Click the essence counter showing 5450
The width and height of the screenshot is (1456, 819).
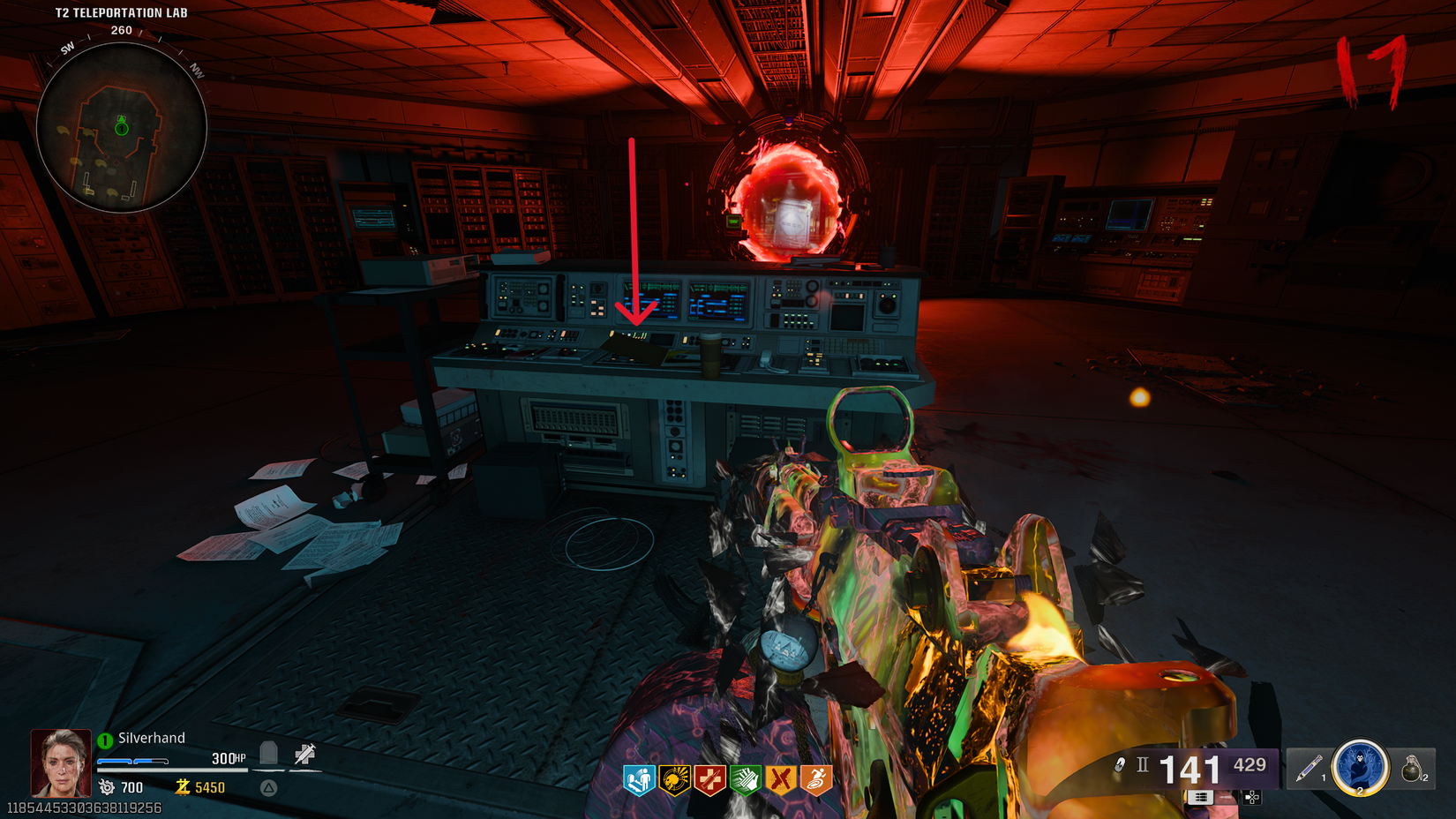[x=211, y=786]
